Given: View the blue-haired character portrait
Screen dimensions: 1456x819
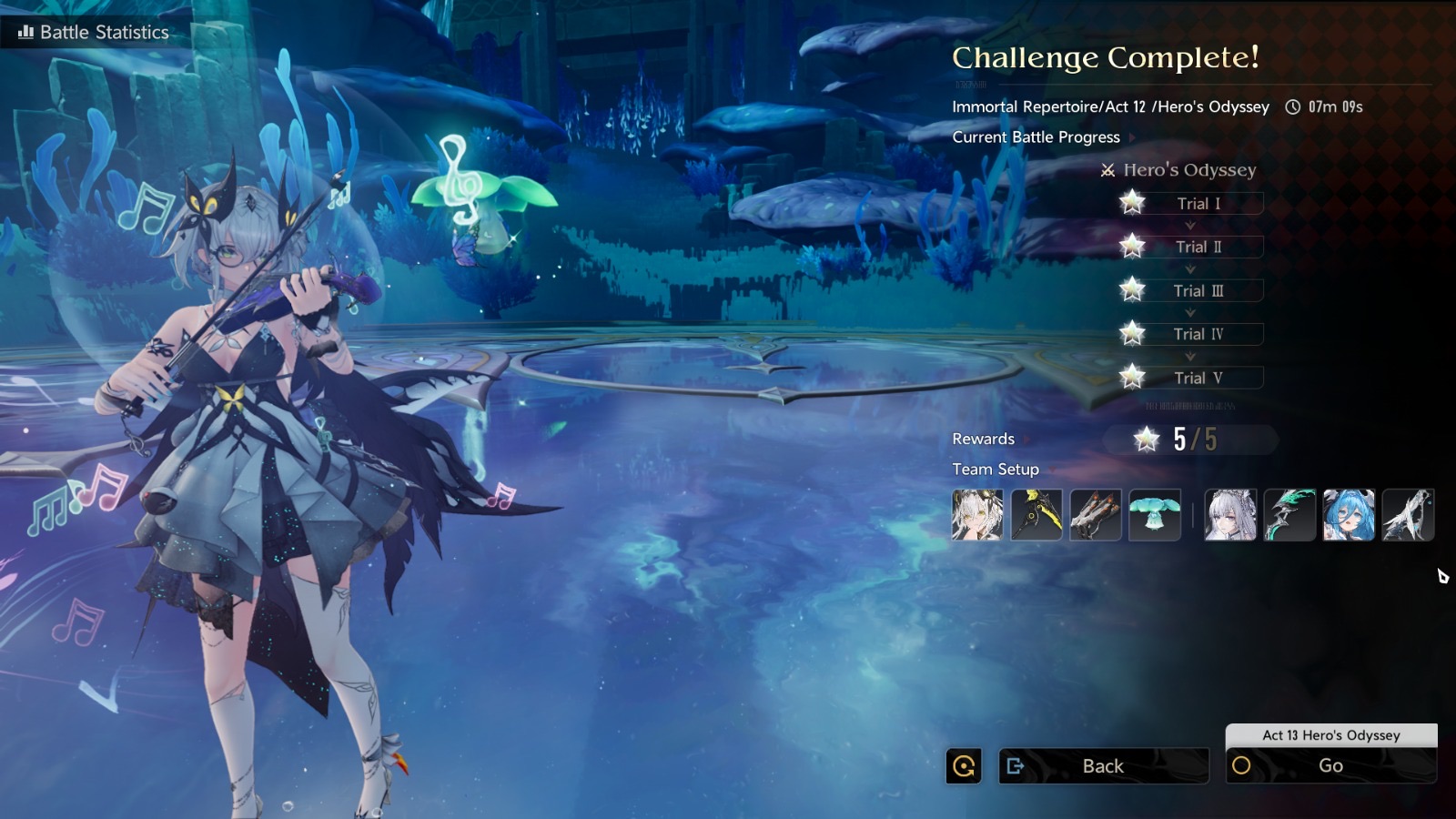Looking at the screenshot, I should 1349,515.
